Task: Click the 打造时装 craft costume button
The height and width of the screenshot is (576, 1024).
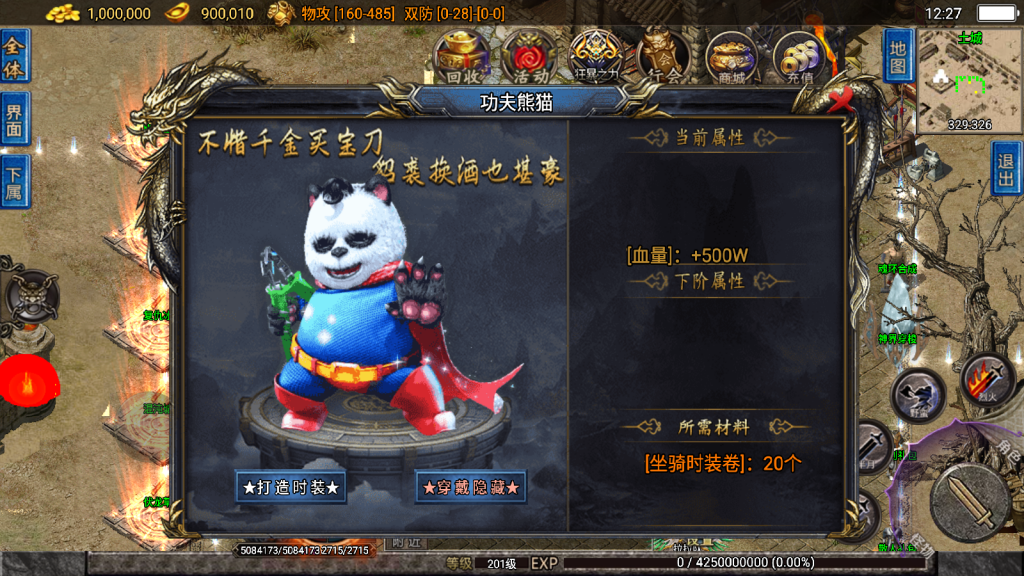Action: pyautogui.click(x=291, y=488)
